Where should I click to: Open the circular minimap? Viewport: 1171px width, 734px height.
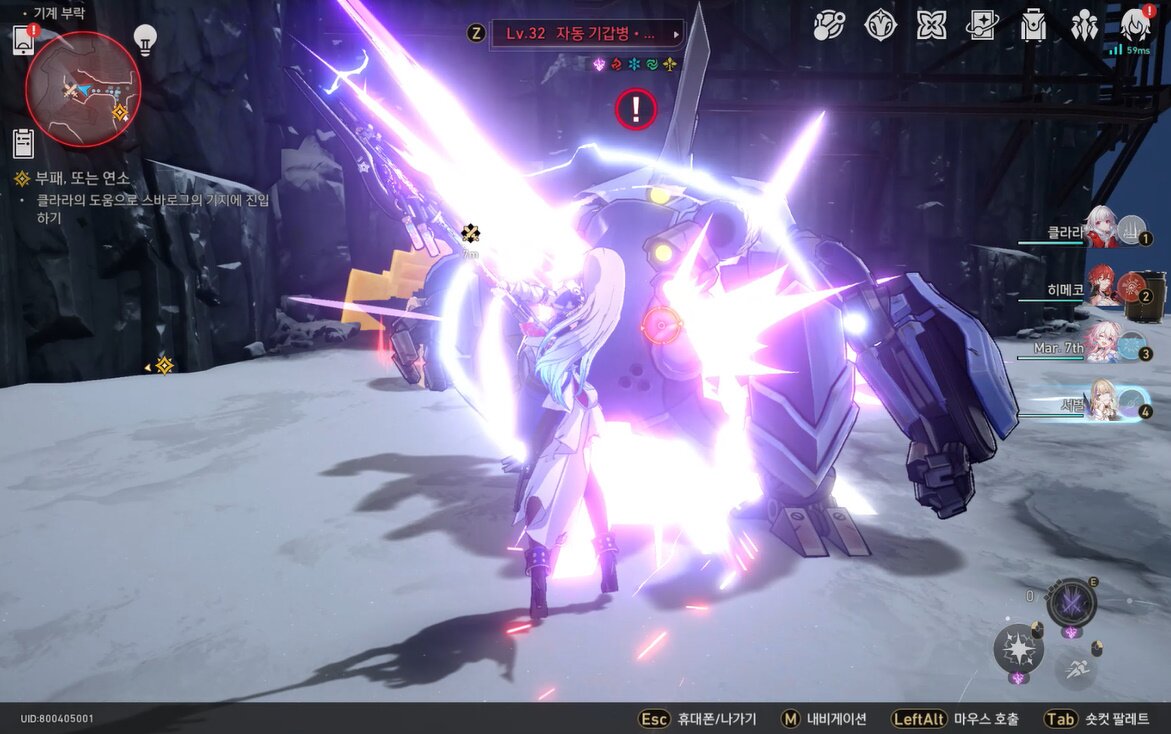(83, 89)
